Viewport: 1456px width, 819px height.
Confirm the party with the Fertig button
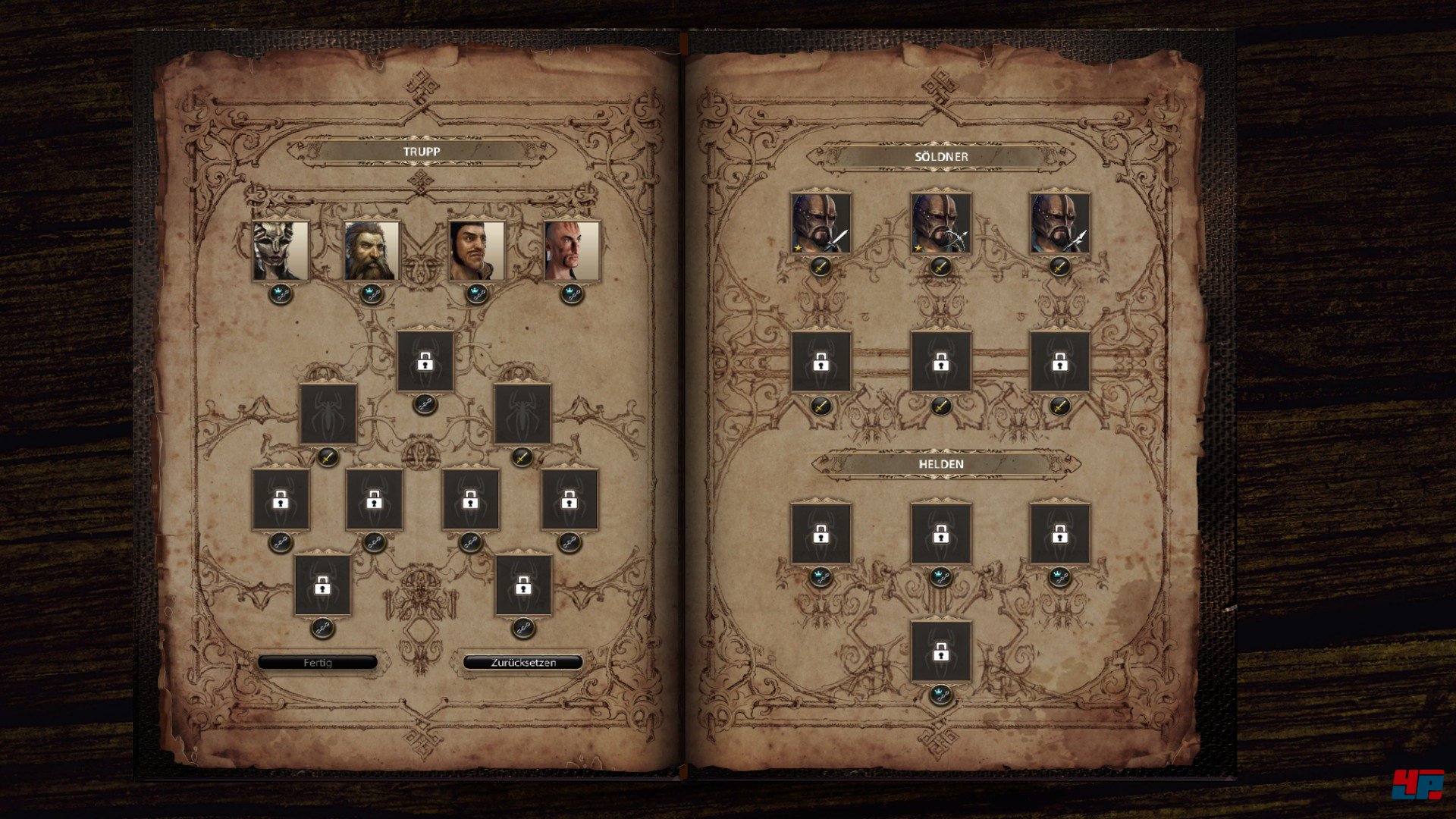tap(317, 663)
